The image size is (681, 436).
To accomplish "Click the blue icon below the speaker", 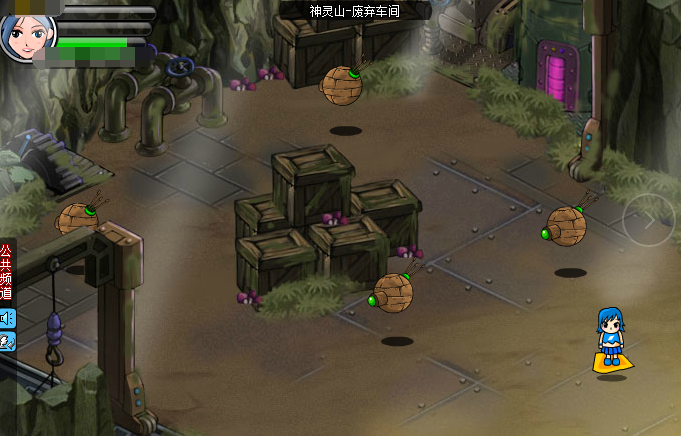I will (7, 342).
